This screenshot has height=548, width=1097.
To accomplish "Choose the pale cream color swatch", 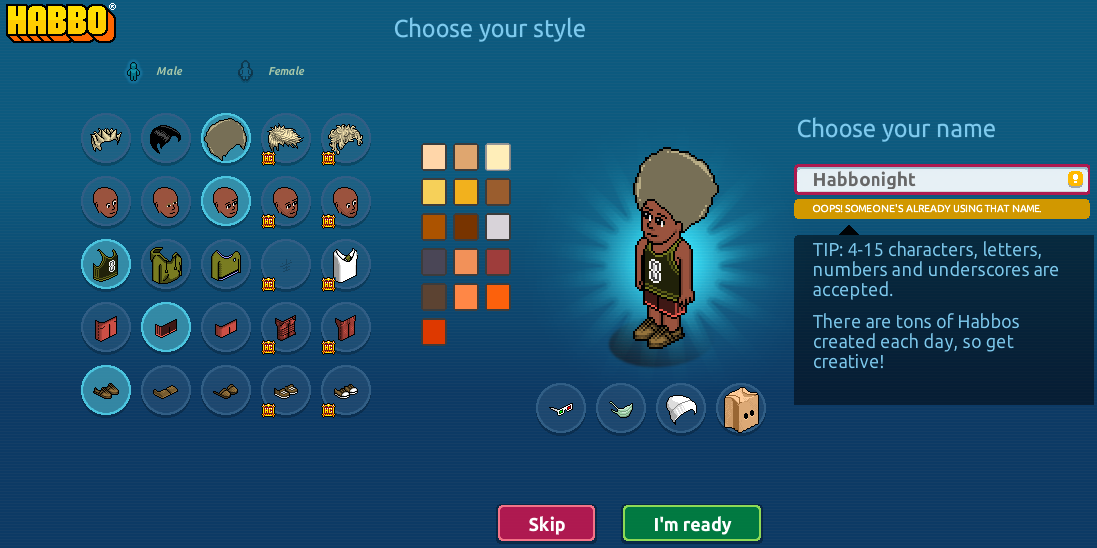I will point(498,157).
